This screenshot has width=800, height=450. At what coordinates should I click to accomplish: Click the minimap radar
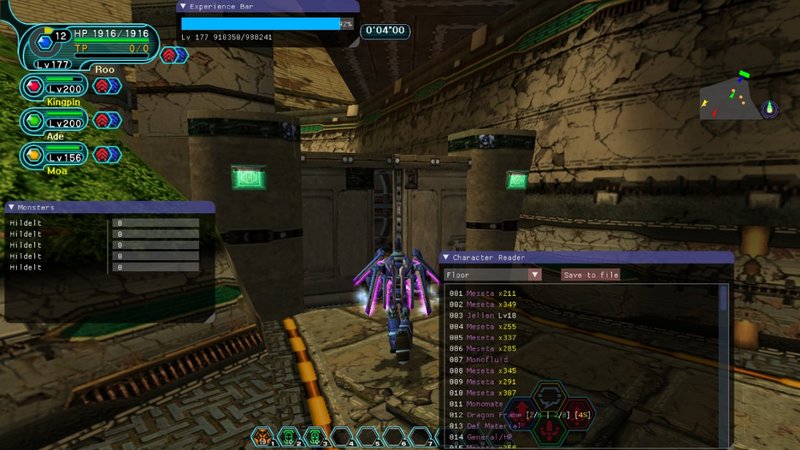tap(738, 97)
